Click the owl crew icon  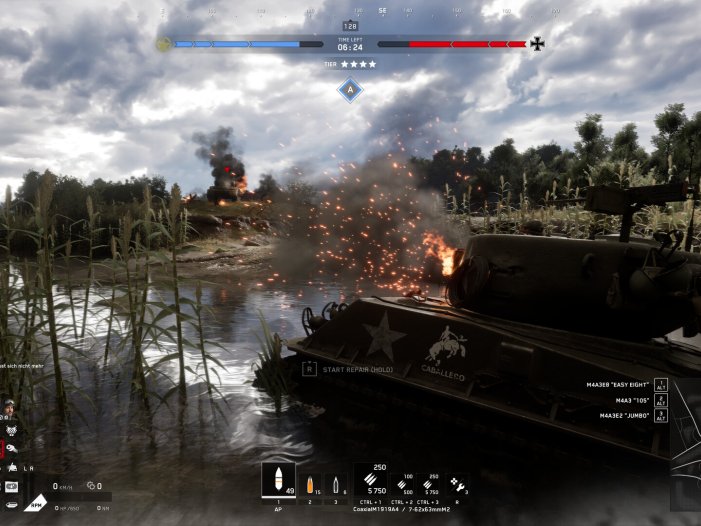9,431
